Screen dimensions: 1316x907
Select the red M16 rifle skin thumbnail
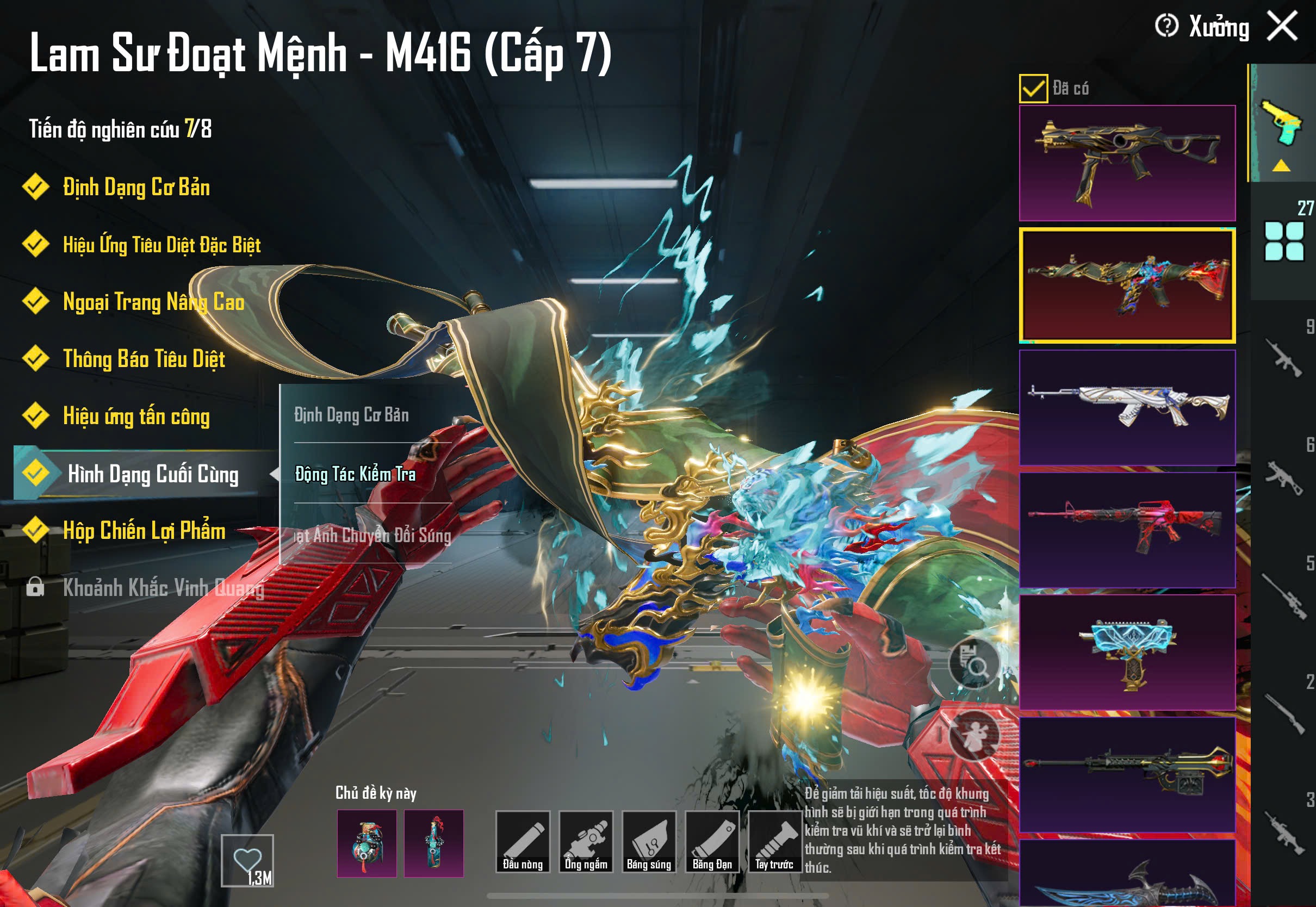[x=1127, y=530]
